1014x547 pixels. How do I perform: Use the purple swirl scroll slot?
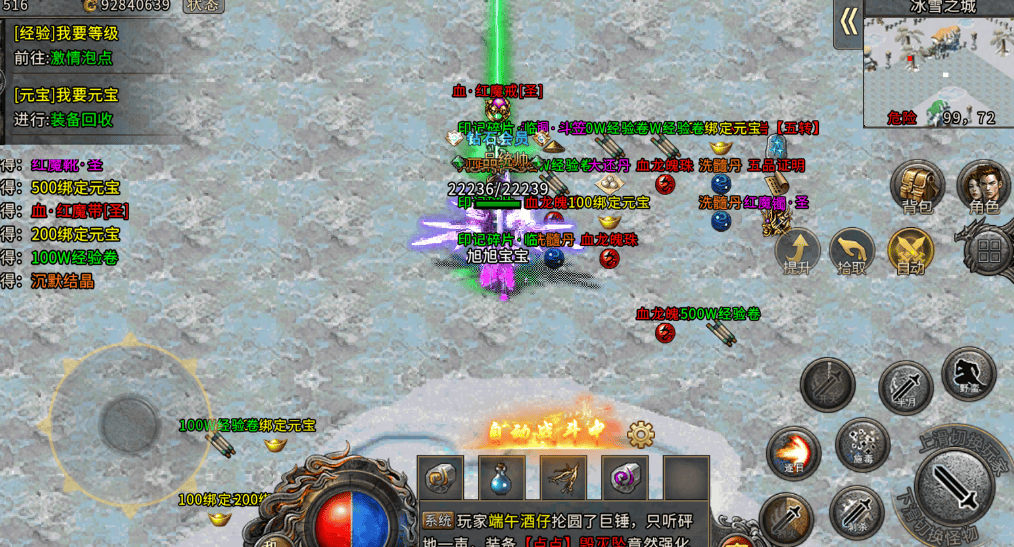pos(625,478)
